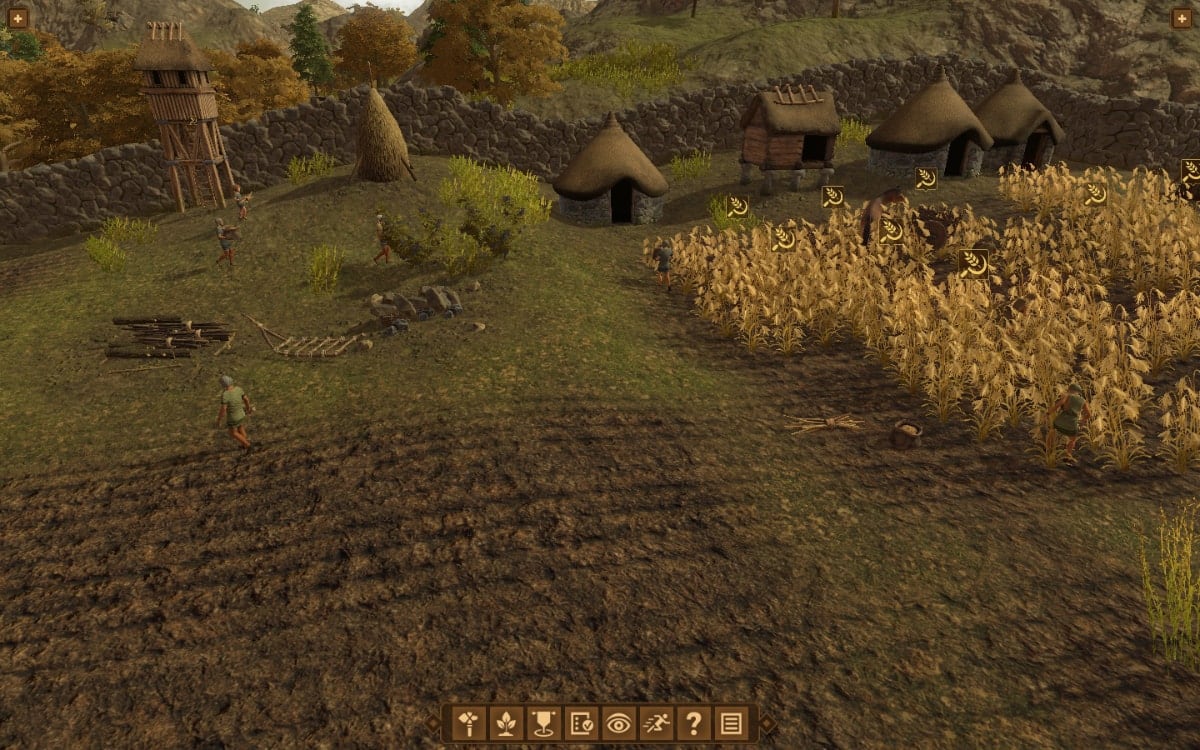The image size is (1200, 750).
Task: Open the task checklist panel
Action: (x=580, y=723)
